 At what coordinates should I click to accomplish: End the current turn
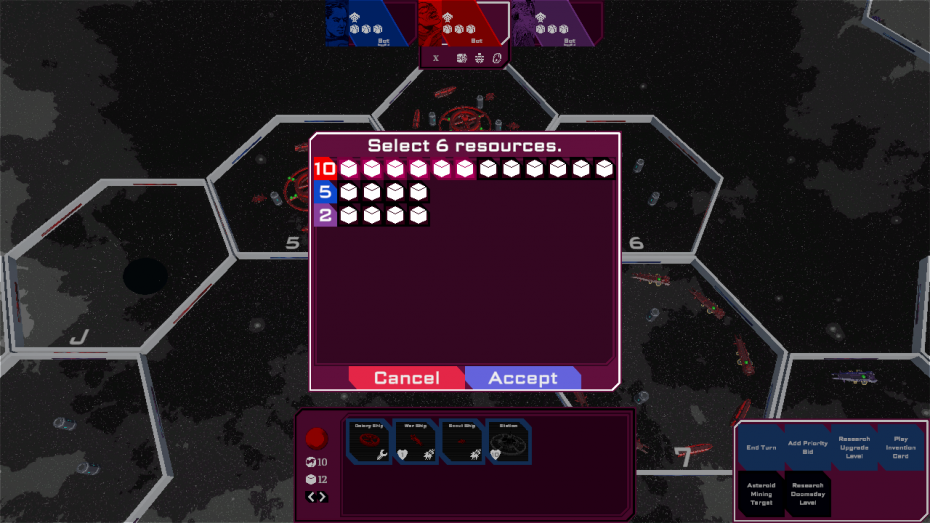pos(761,448)
